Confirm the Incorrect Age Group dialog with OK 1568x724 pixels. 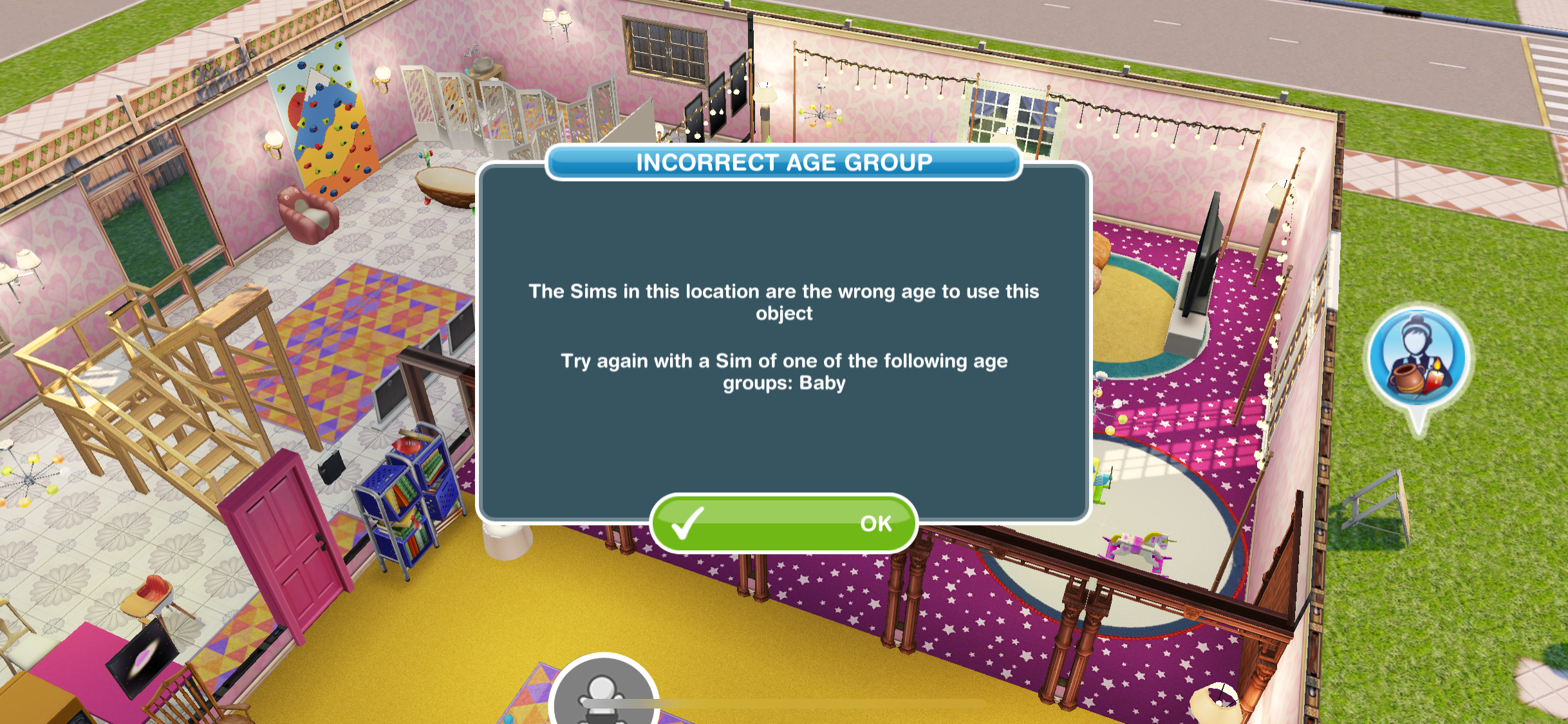tap(783, 523)
